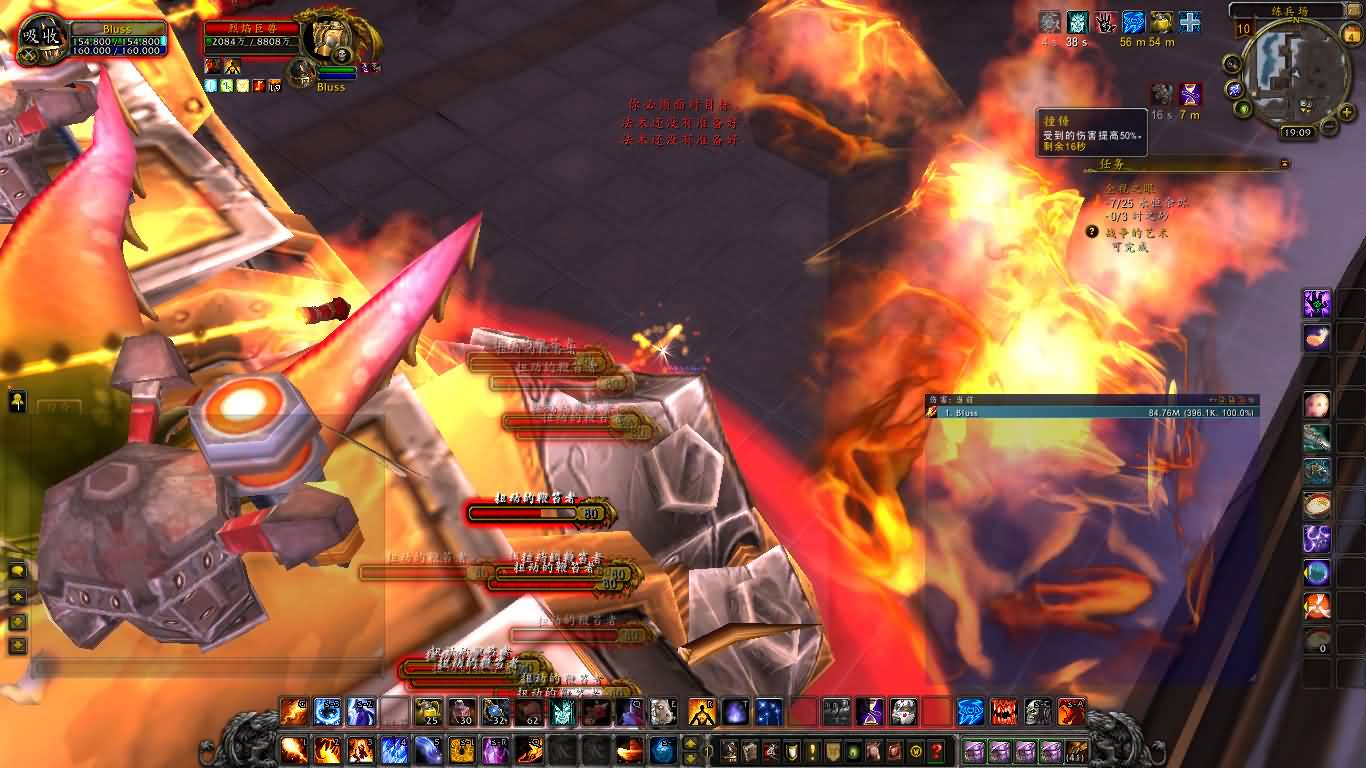Click the quest question-mark icon in the tracker

click(1093, 232)
